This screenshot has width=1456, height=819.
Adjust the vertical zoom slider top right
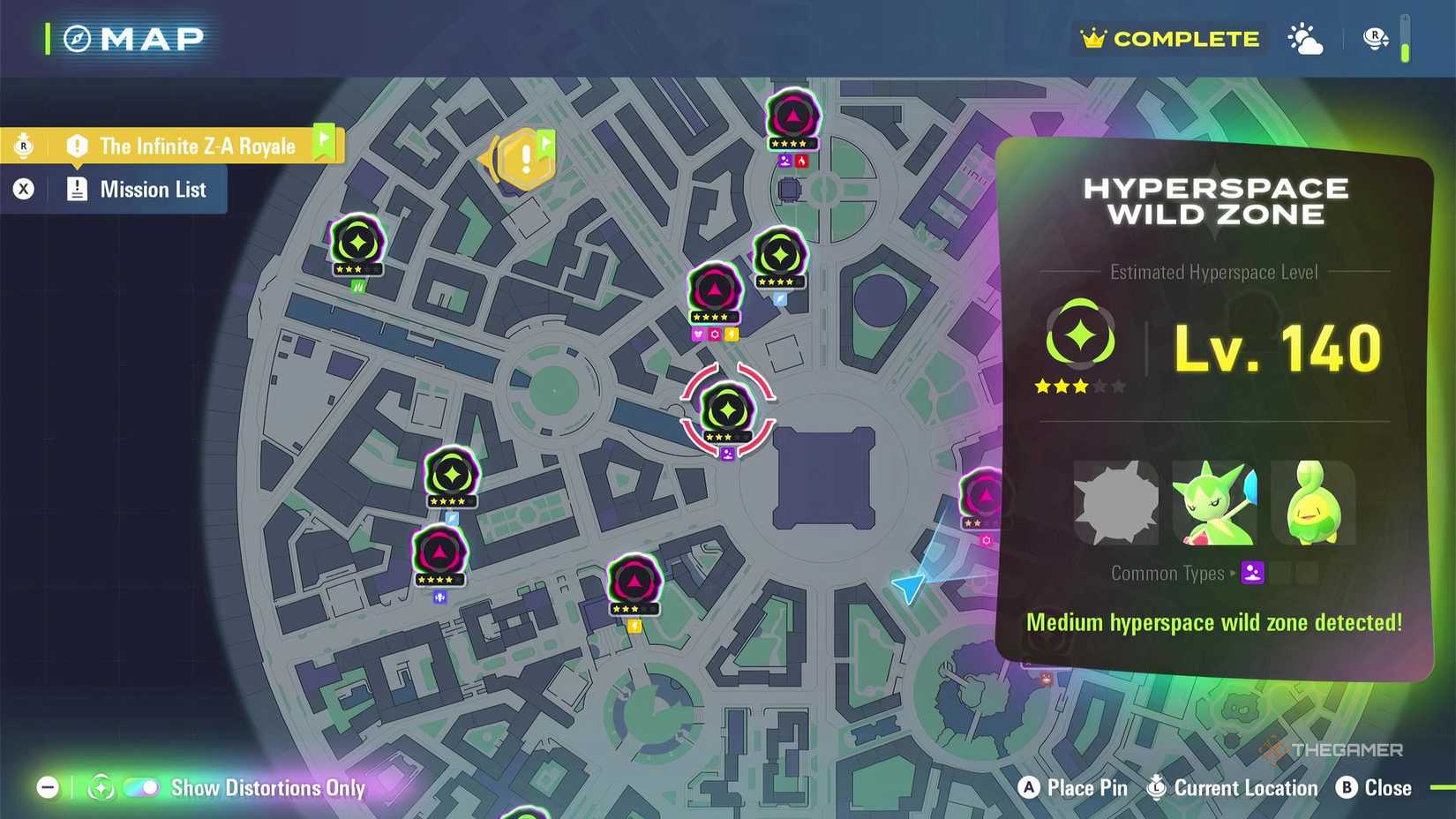(x=1403, y=39)
